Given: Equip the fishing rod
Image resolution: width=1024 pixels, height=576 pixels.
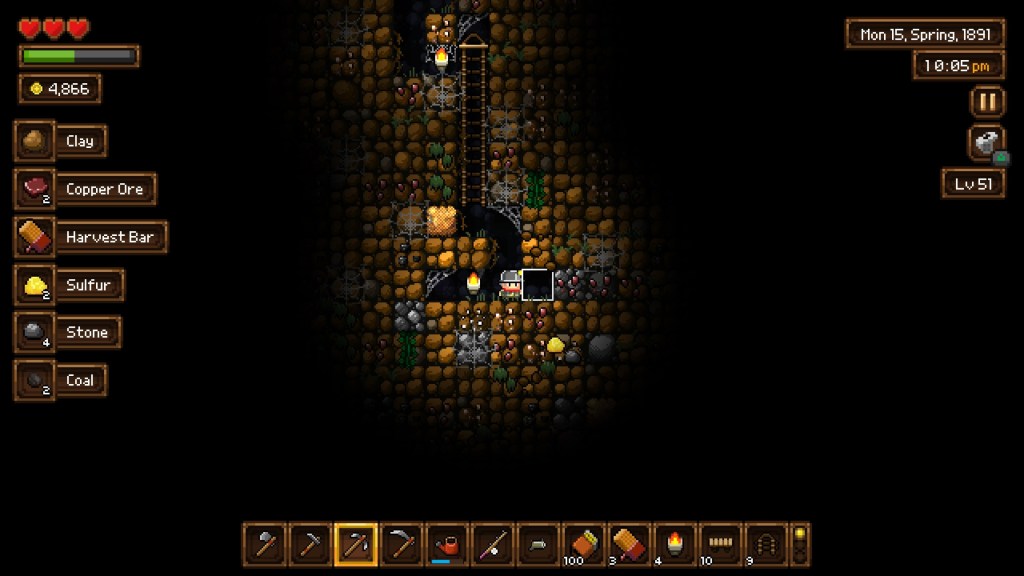Looking at the screenshot, I should click(x=493, y=545).
